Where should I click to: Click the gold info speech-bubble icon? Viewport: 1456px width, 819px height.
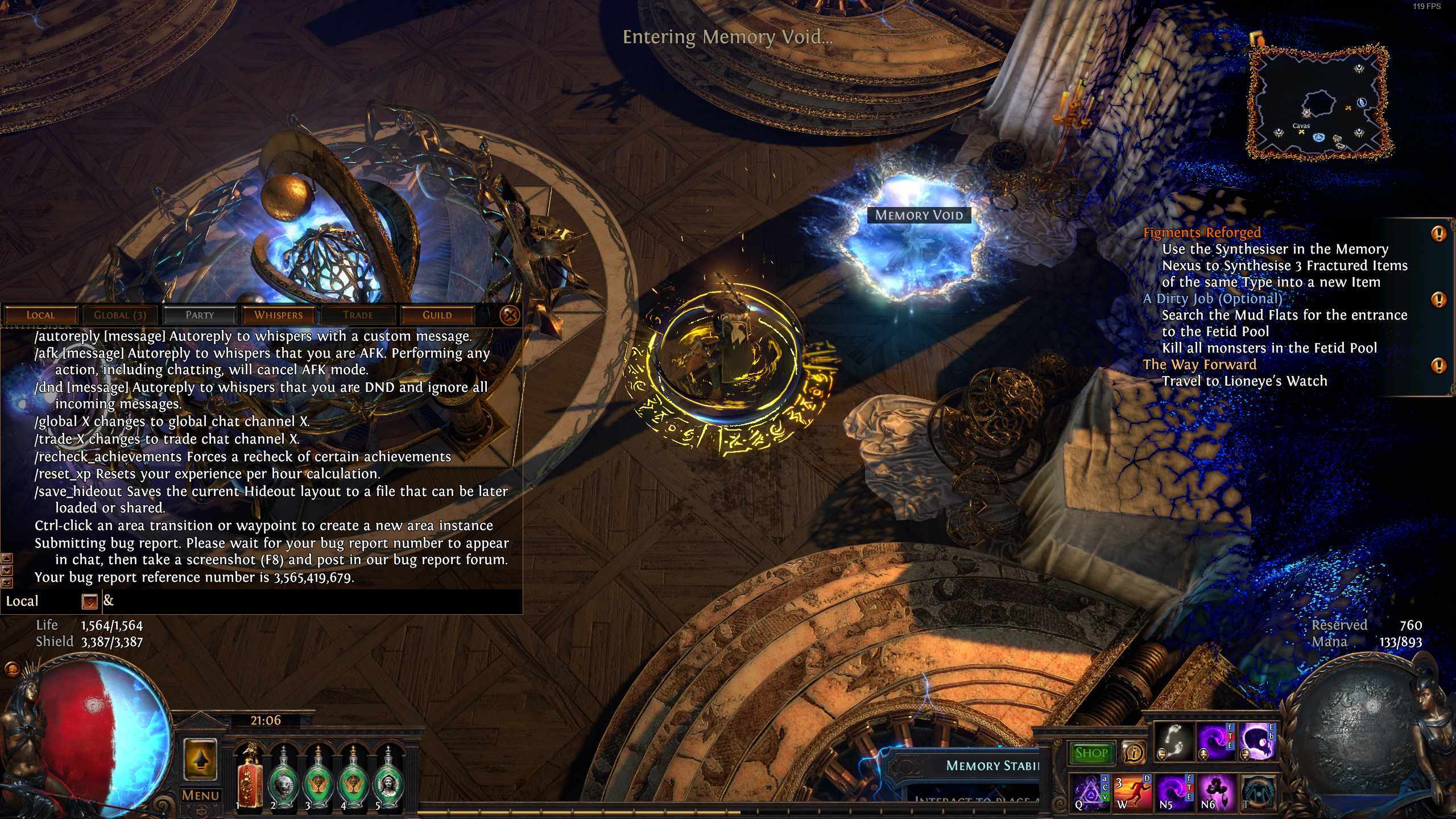(x=1135, y=753)
